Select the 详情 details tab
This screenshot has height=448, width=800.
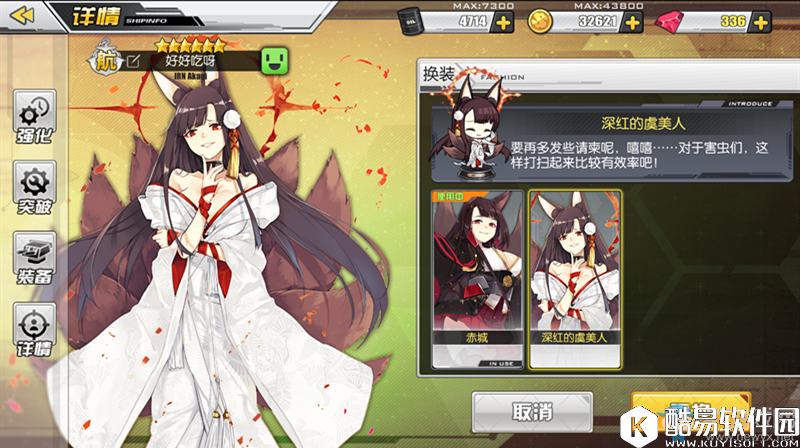pos(36,333)
